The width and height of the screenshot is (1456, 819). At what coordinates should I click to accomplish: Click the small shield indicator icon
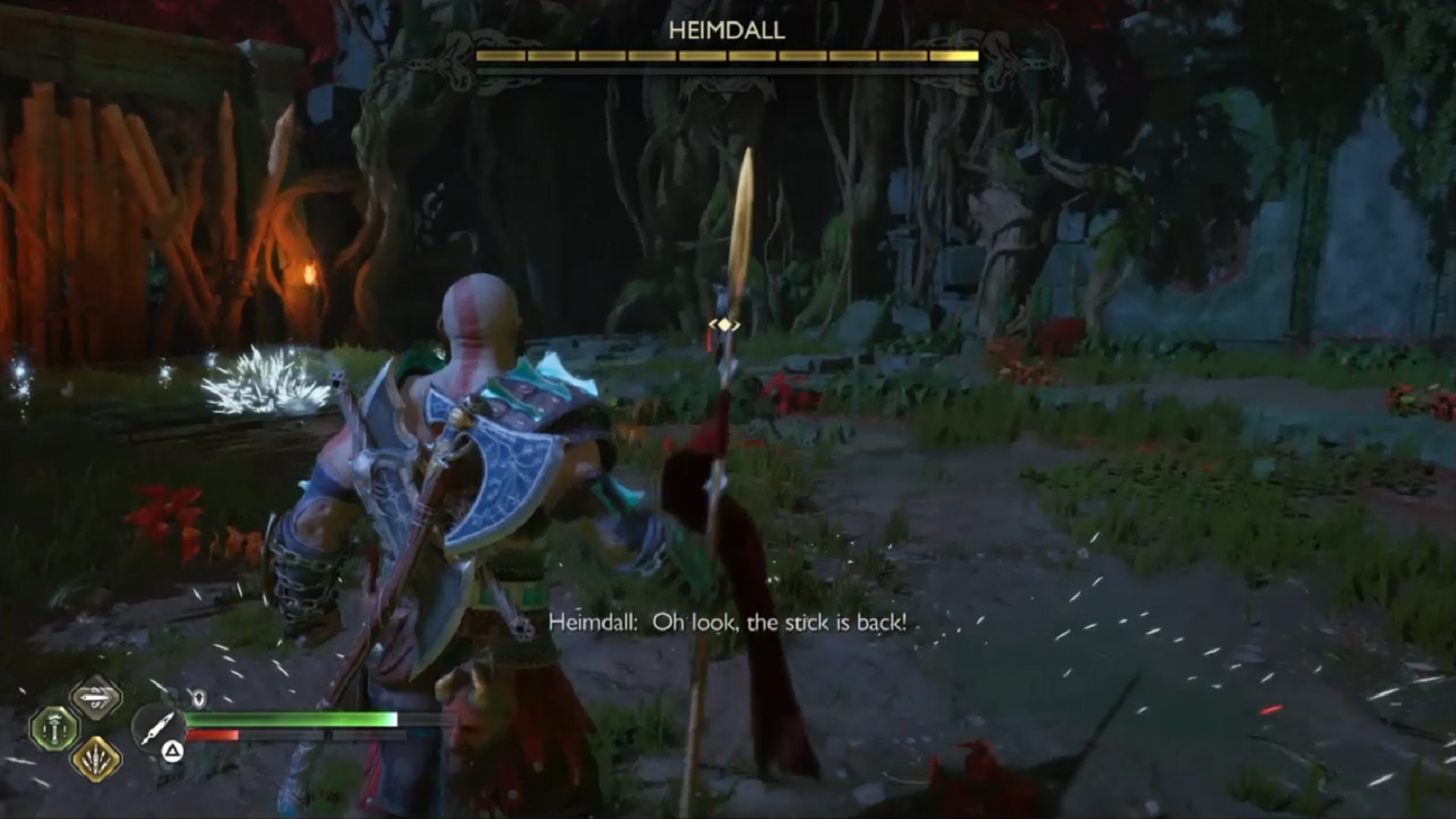(199, 698)
